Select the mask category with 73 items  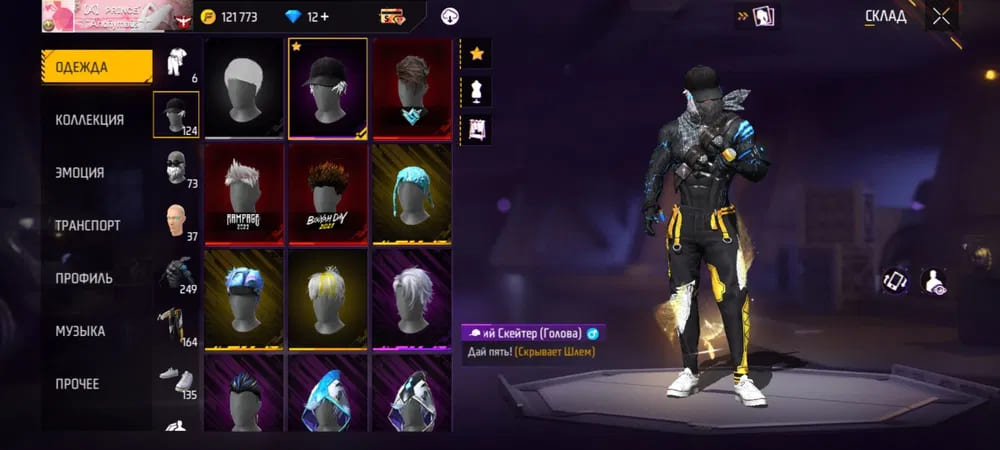pos(177,167)
